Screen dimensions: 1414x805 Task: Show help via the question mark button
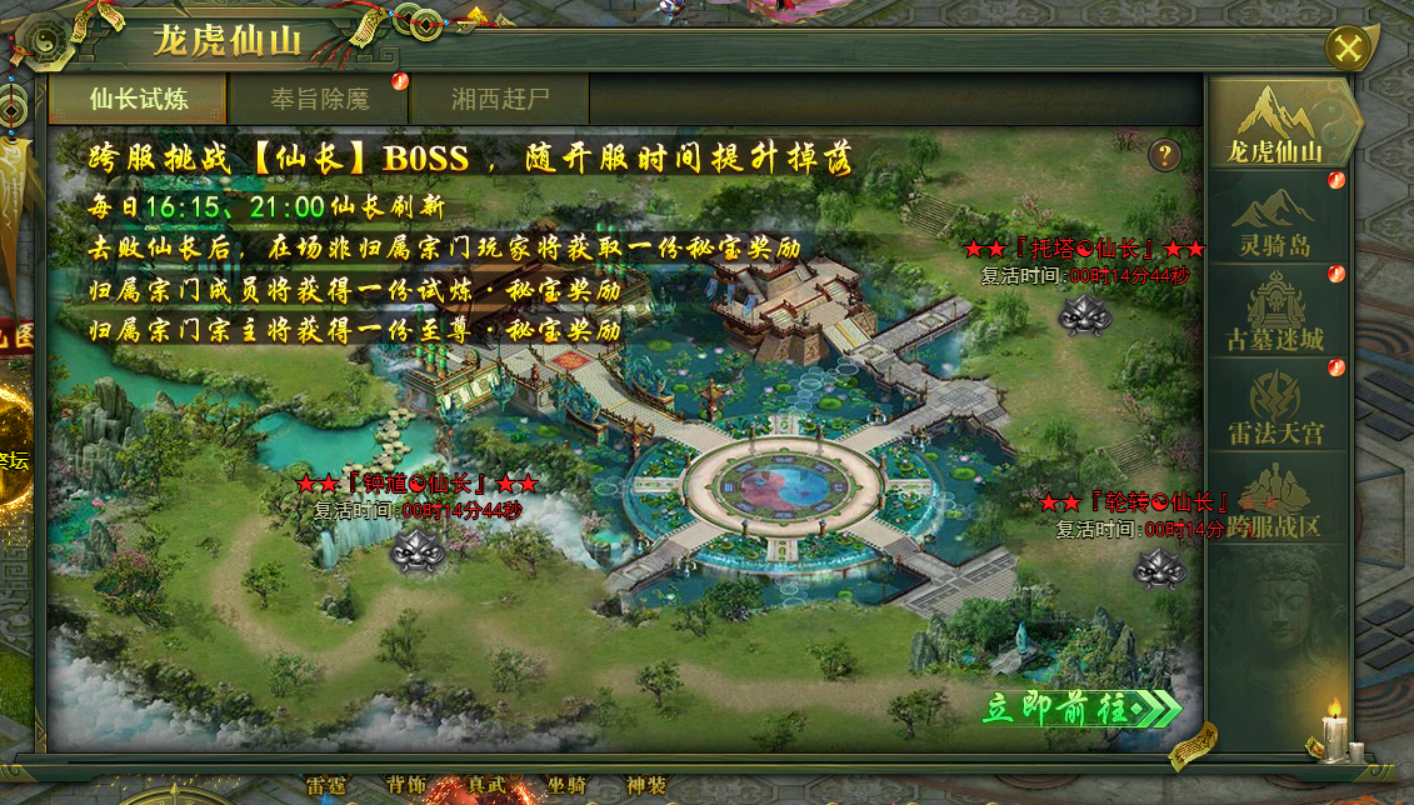tap(1164, 155)
